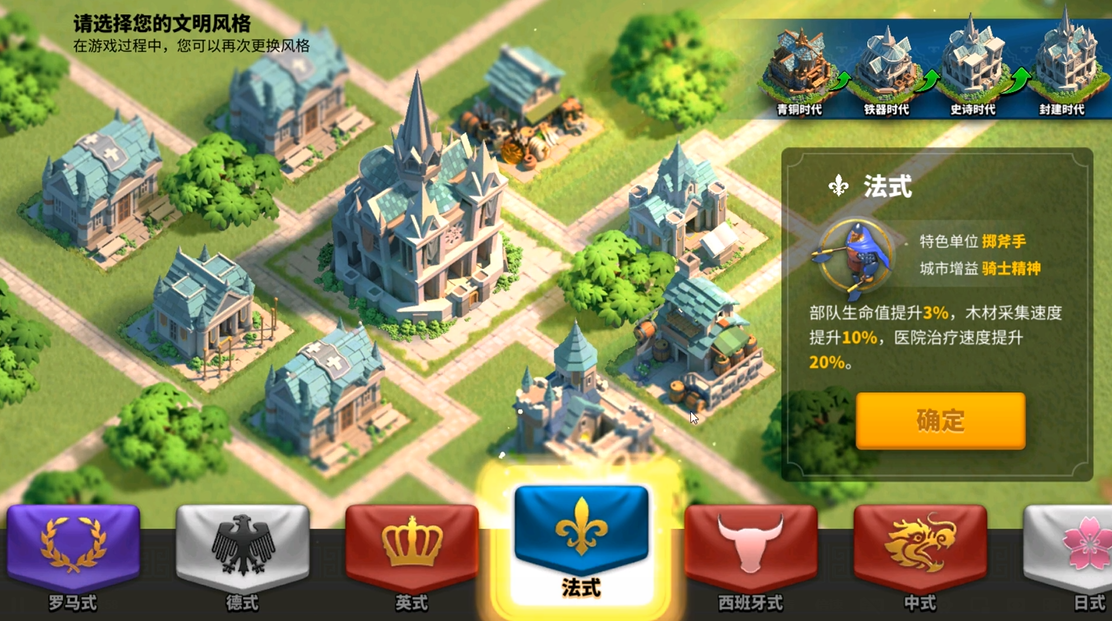Screen dimensions: 1112x621
Task: Preview the 史诗时代 building thumbnail
Action: [971, 65]
